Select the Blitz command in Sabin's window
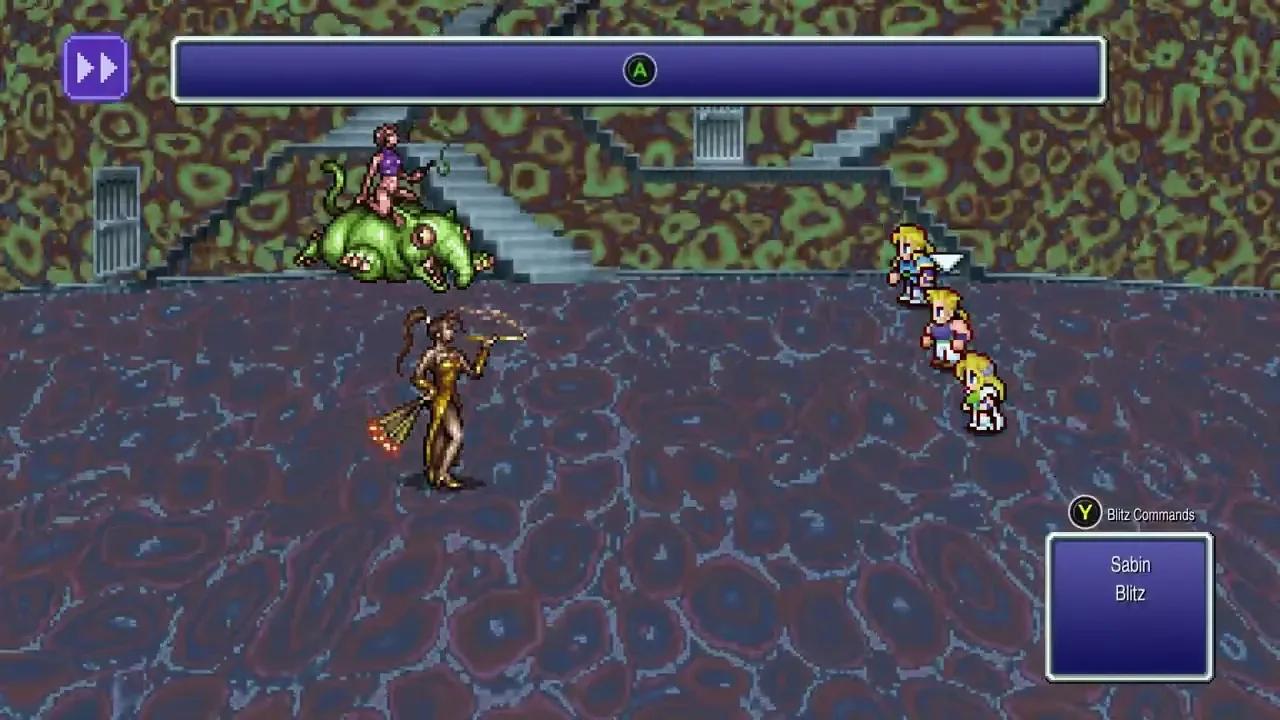The width and height of the screenshot is (1280, 720). pyautogui.click(x=1129, y=593)
